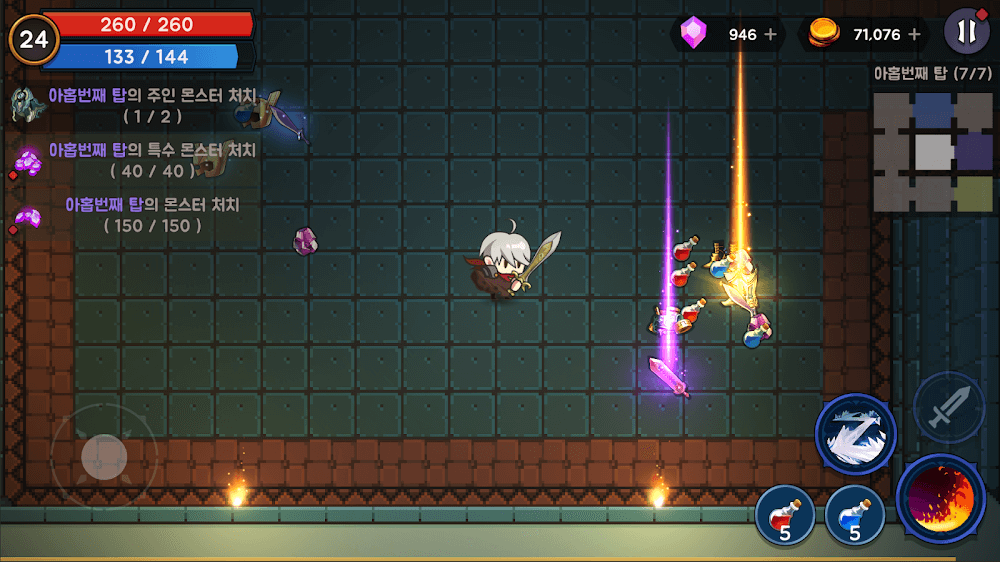Activate the ice slash skill
This screenshot has width=1000, height=562.
856,434
